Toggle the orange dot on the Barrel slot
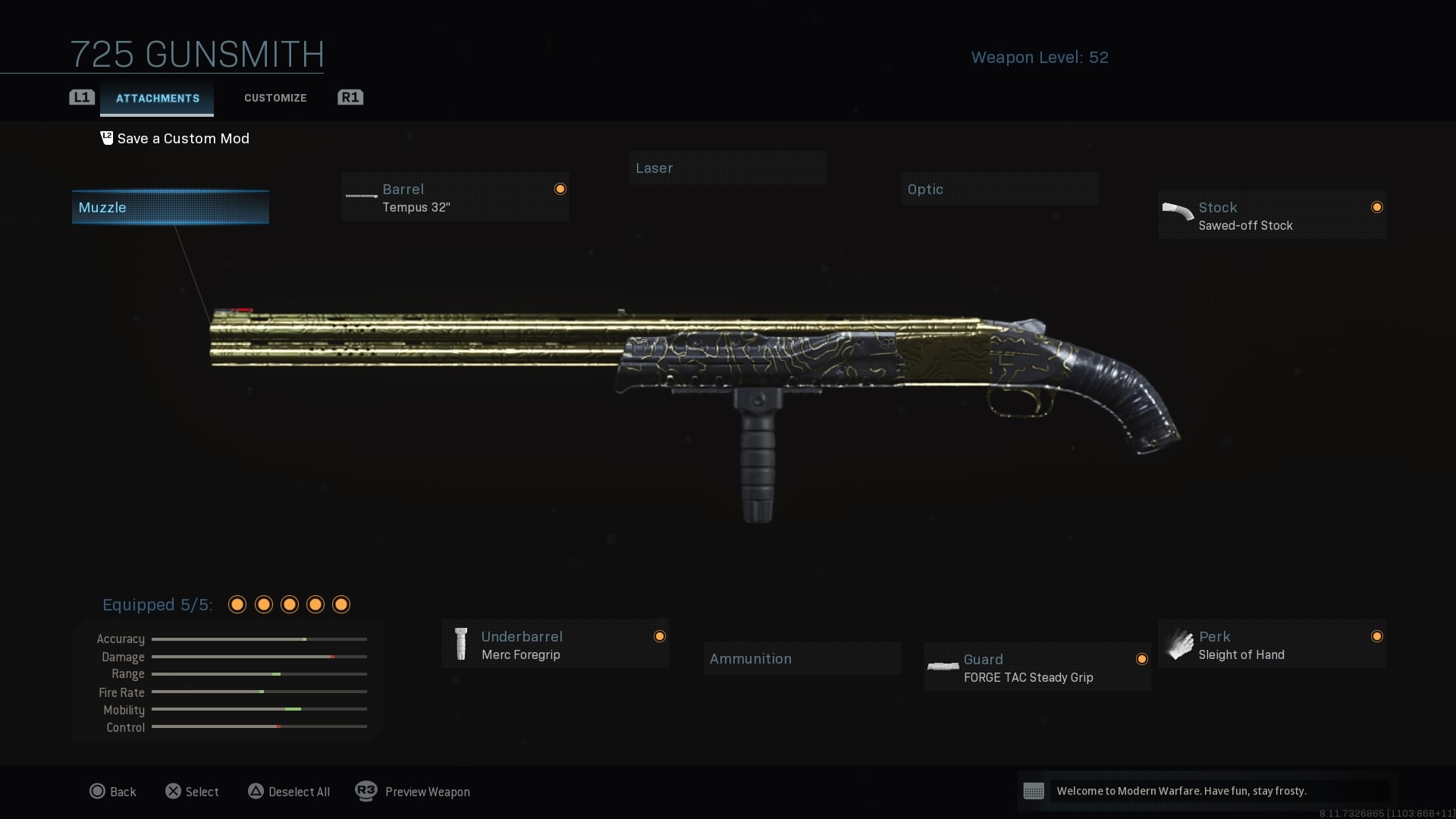The image size is (1456, 819). pos(560,188)
